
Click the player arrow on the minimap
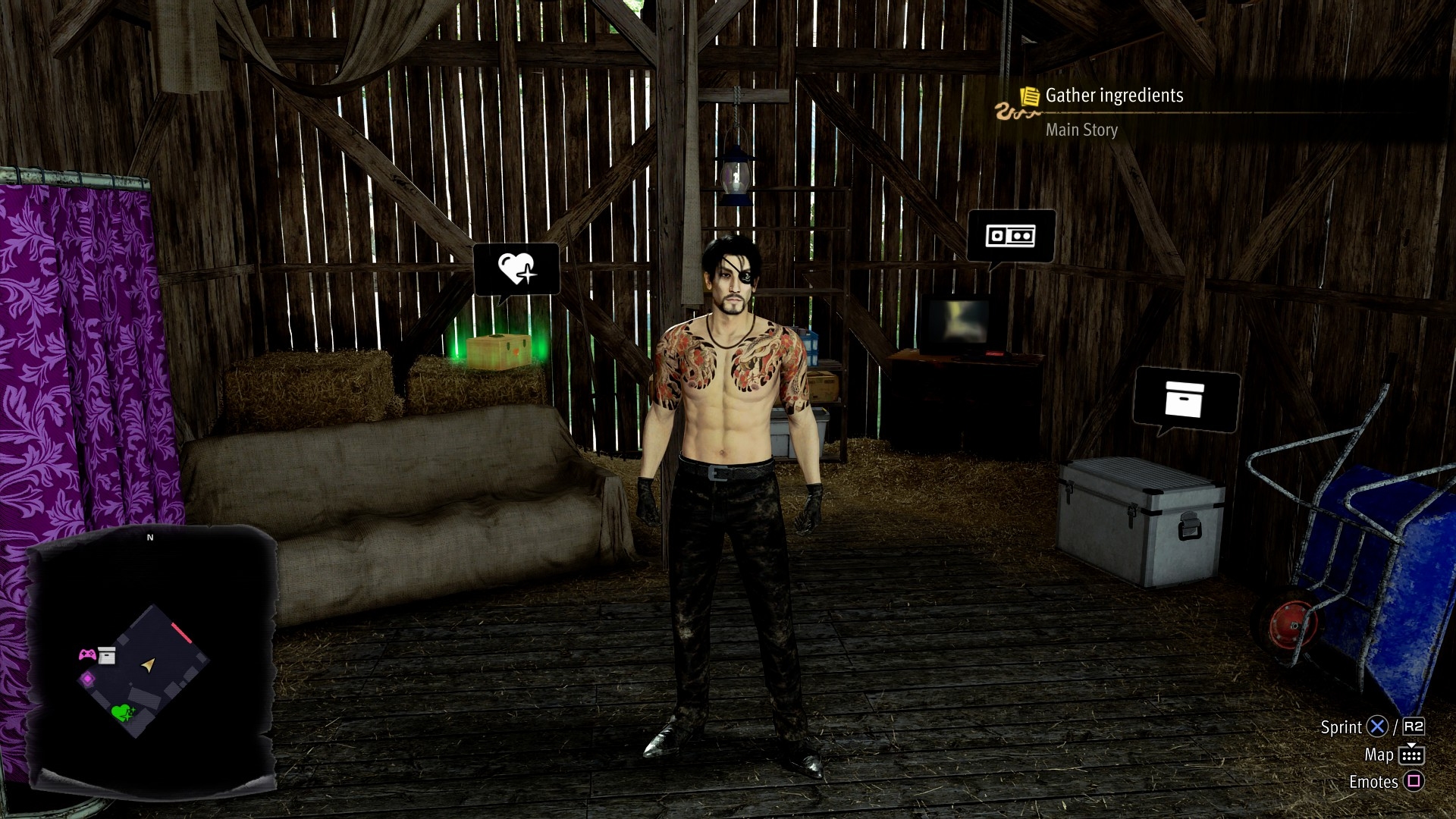149,665
